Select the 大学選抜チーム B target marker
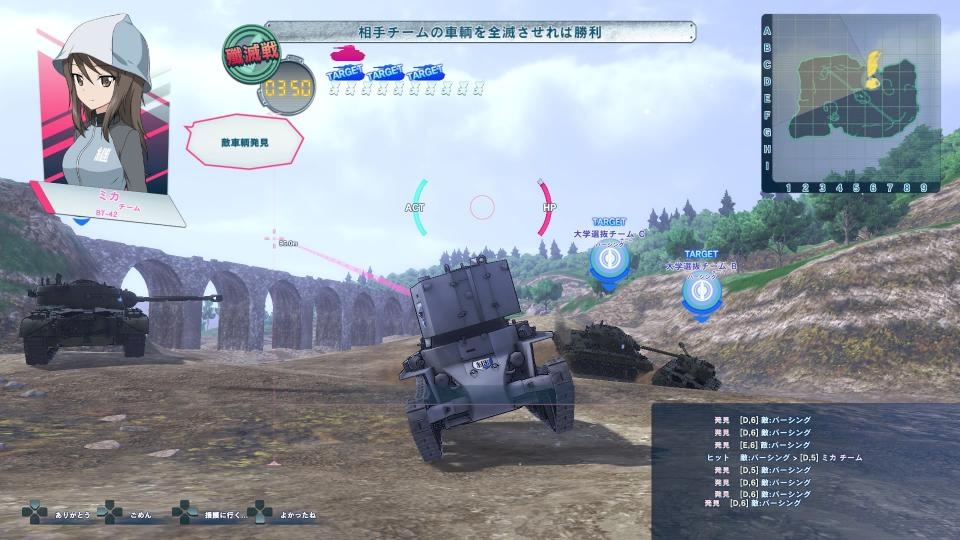 (701, 289)
